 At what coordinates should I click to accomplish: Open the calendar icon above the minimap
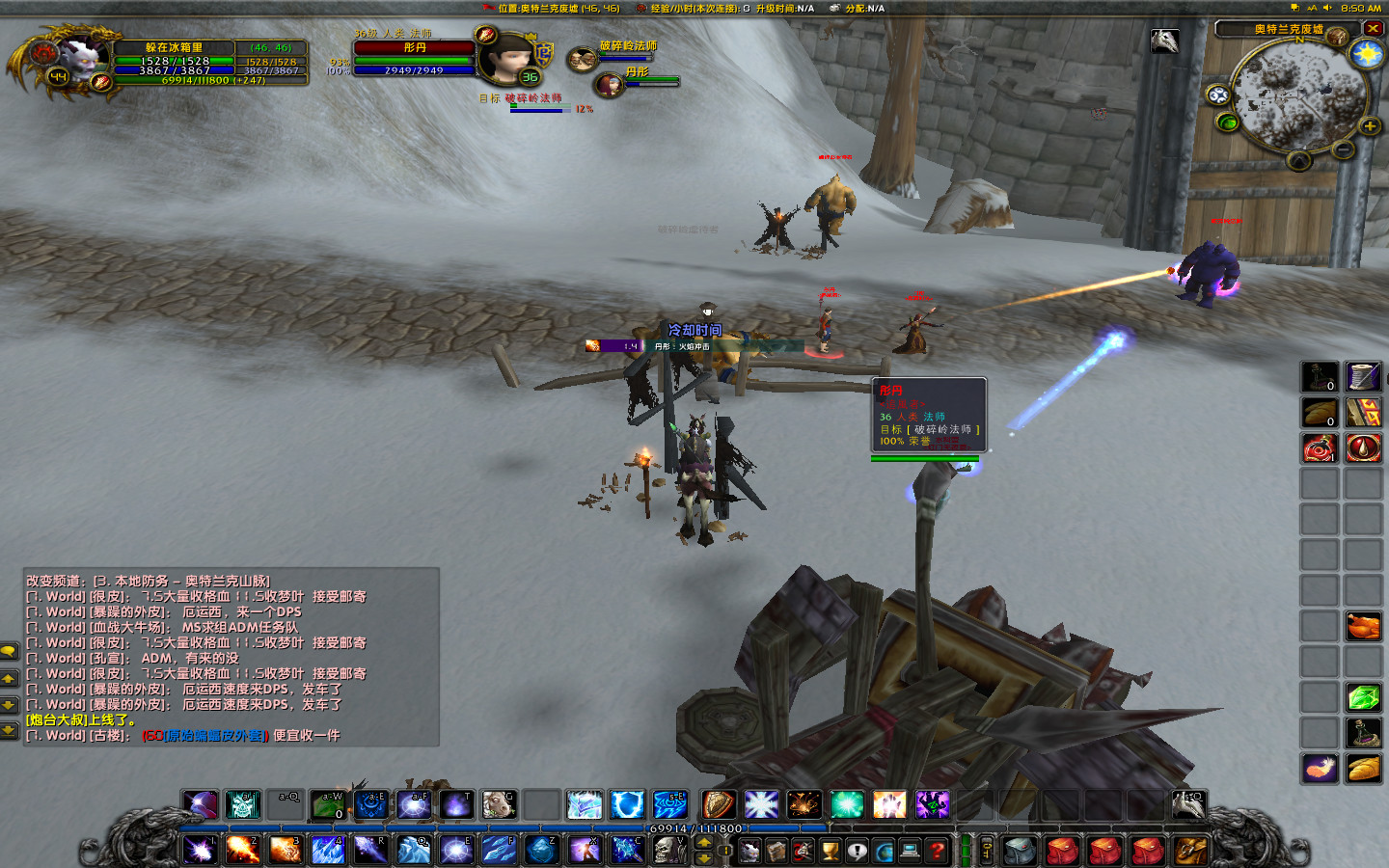(x=1337, y=36)
